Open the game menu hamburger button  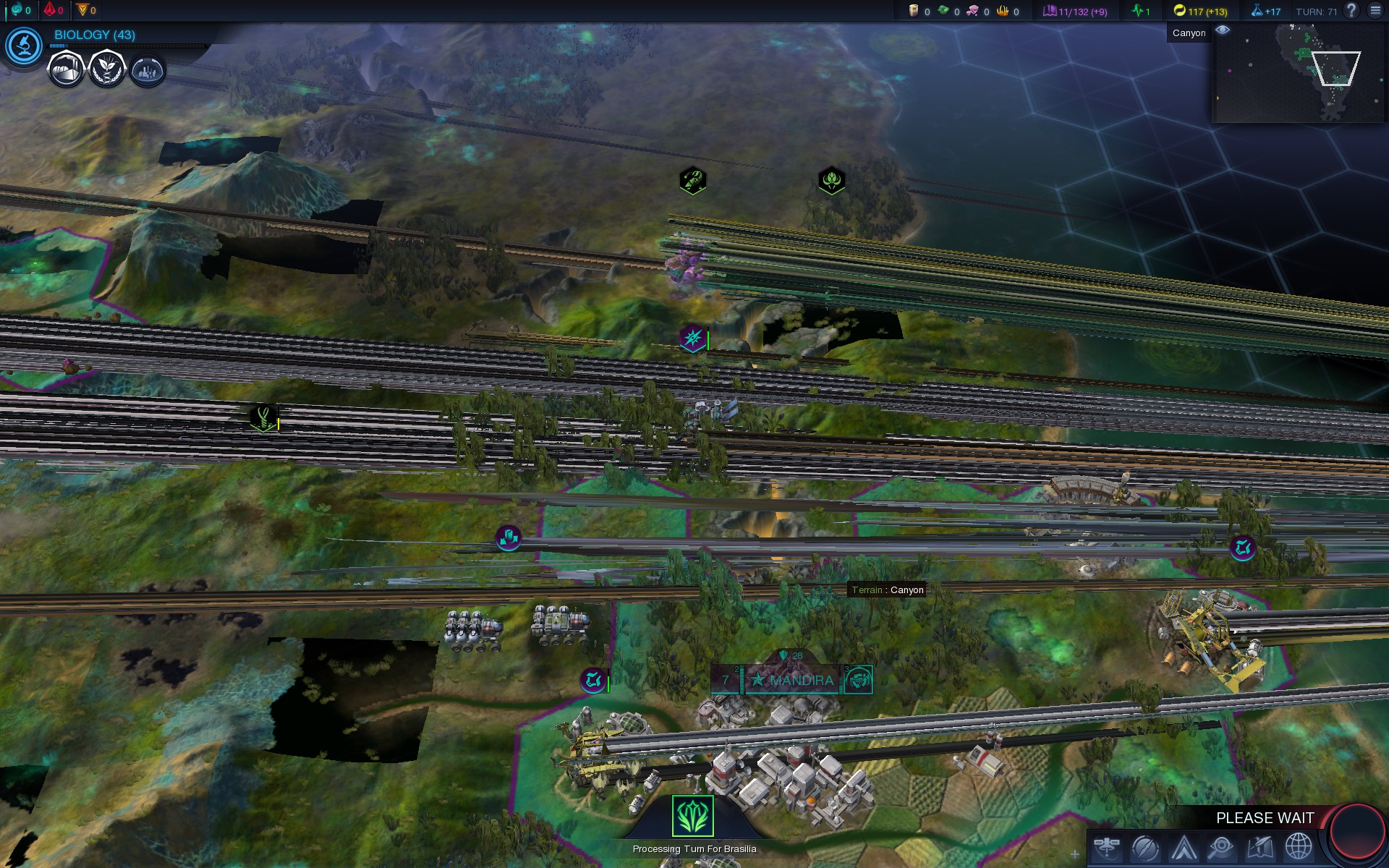[1375, 11]
